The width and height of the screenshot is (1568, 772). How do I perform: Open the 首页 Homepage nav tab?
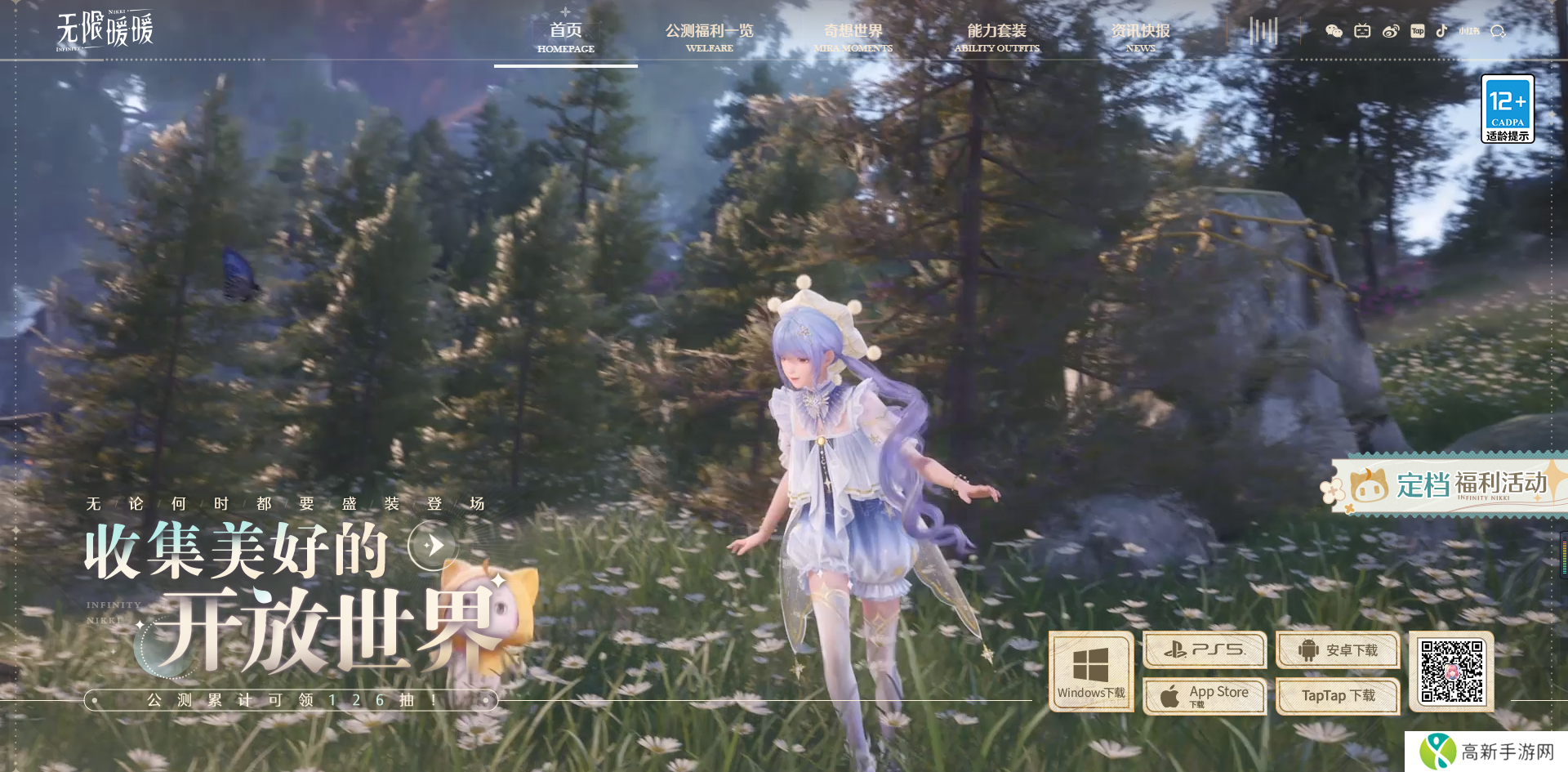[566, 38]
